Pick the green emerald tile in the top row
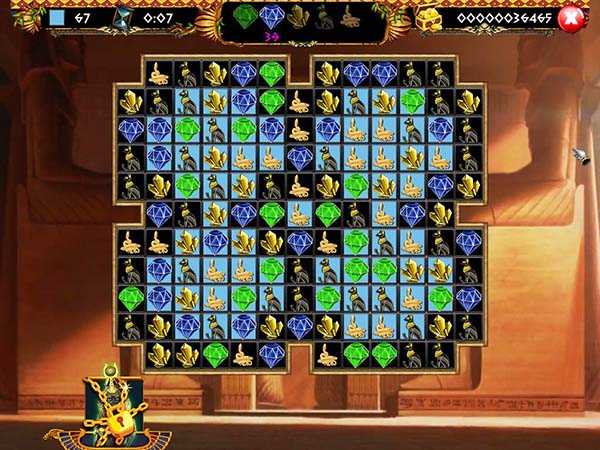 [272, 73]
